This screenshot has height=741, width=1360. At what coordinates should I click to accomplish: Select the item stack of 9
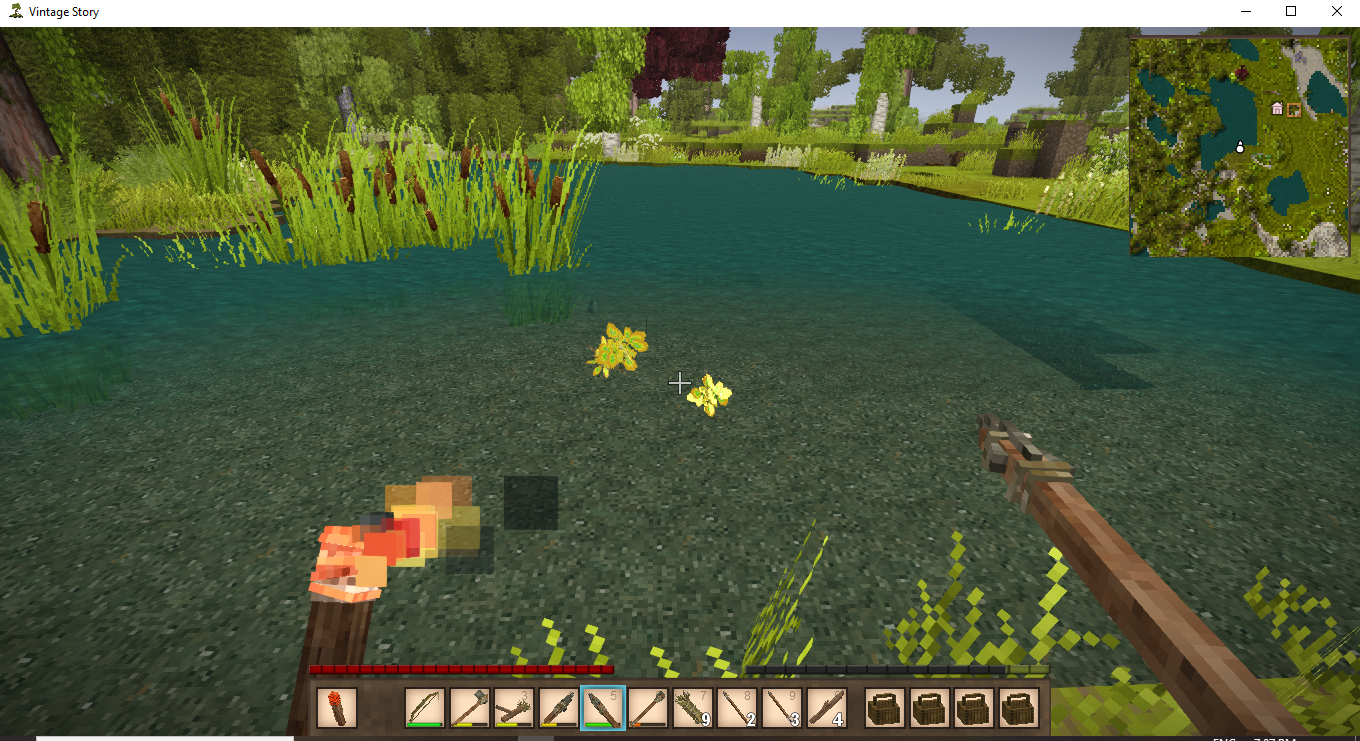[x=692, y=708]
